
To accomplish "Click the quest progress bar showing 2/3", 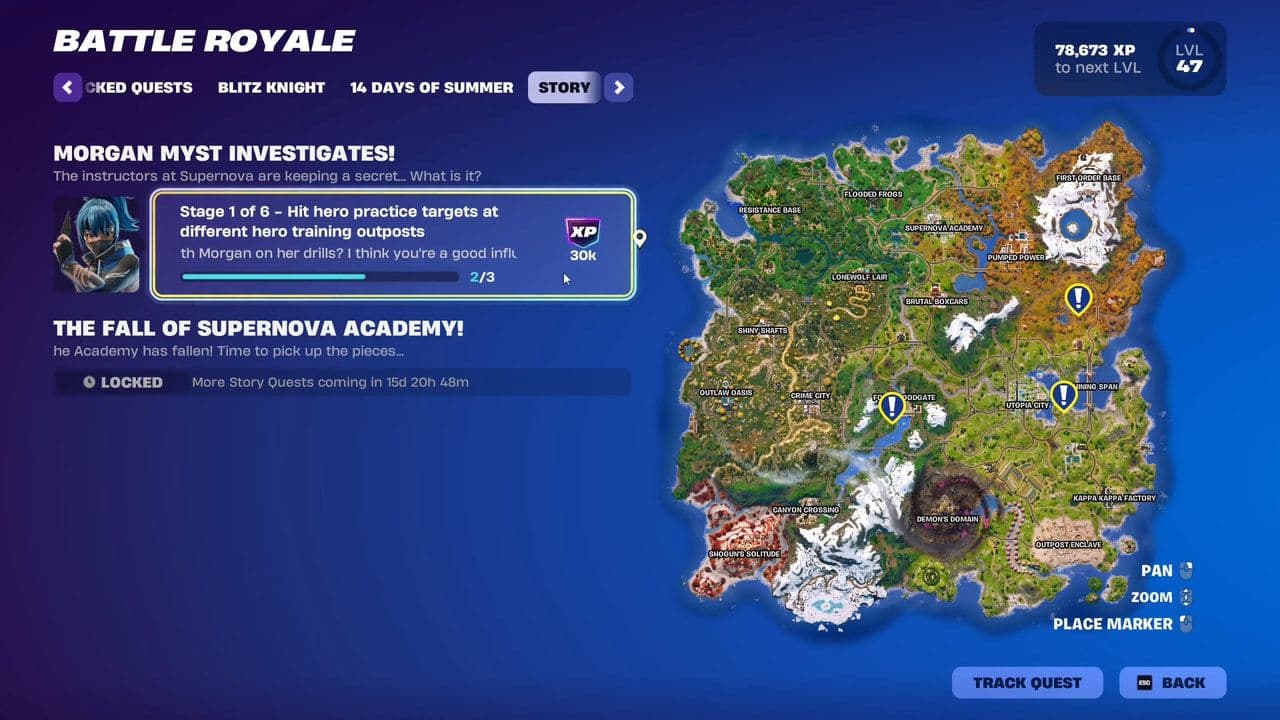I will (x=318, y=276).
